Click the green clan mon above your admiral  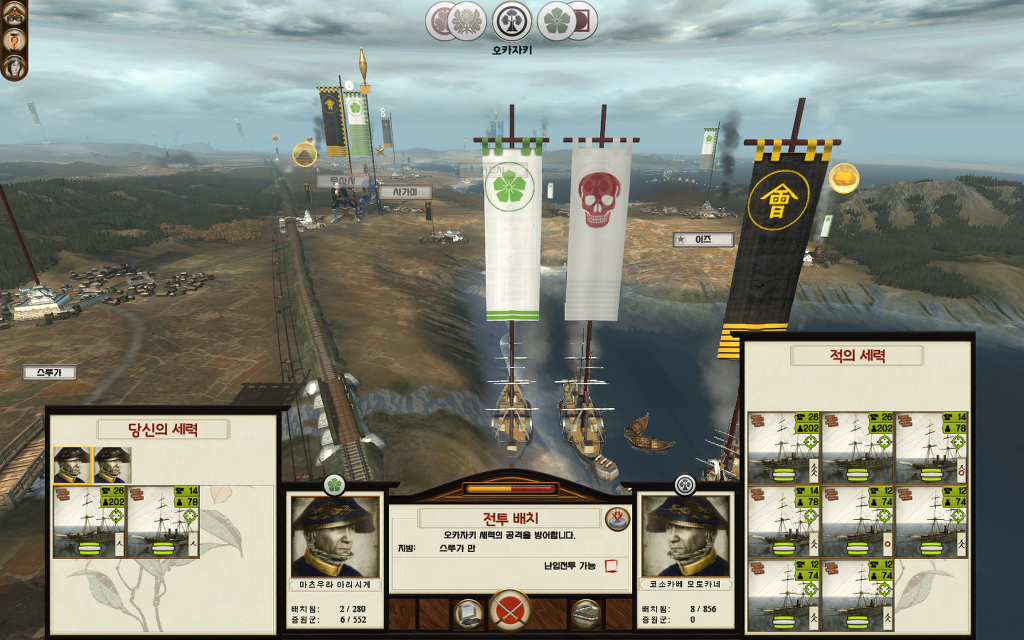tap(335, 485)
